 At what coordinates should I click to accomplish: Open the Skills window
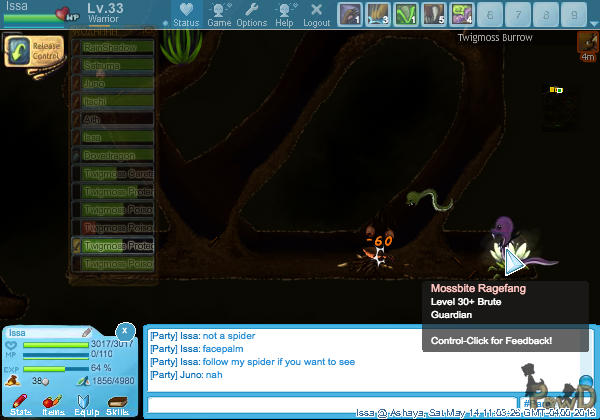(x=117, y=404)
